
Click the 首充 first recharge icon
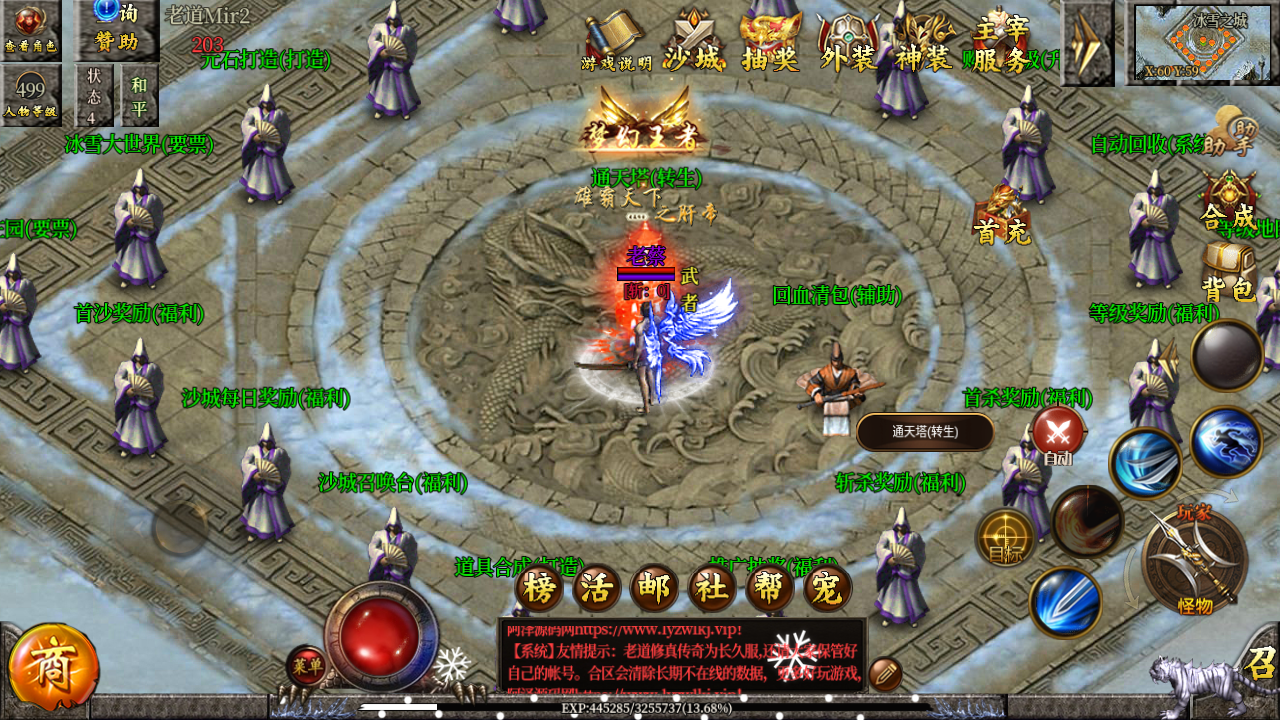pos(1001,214)
